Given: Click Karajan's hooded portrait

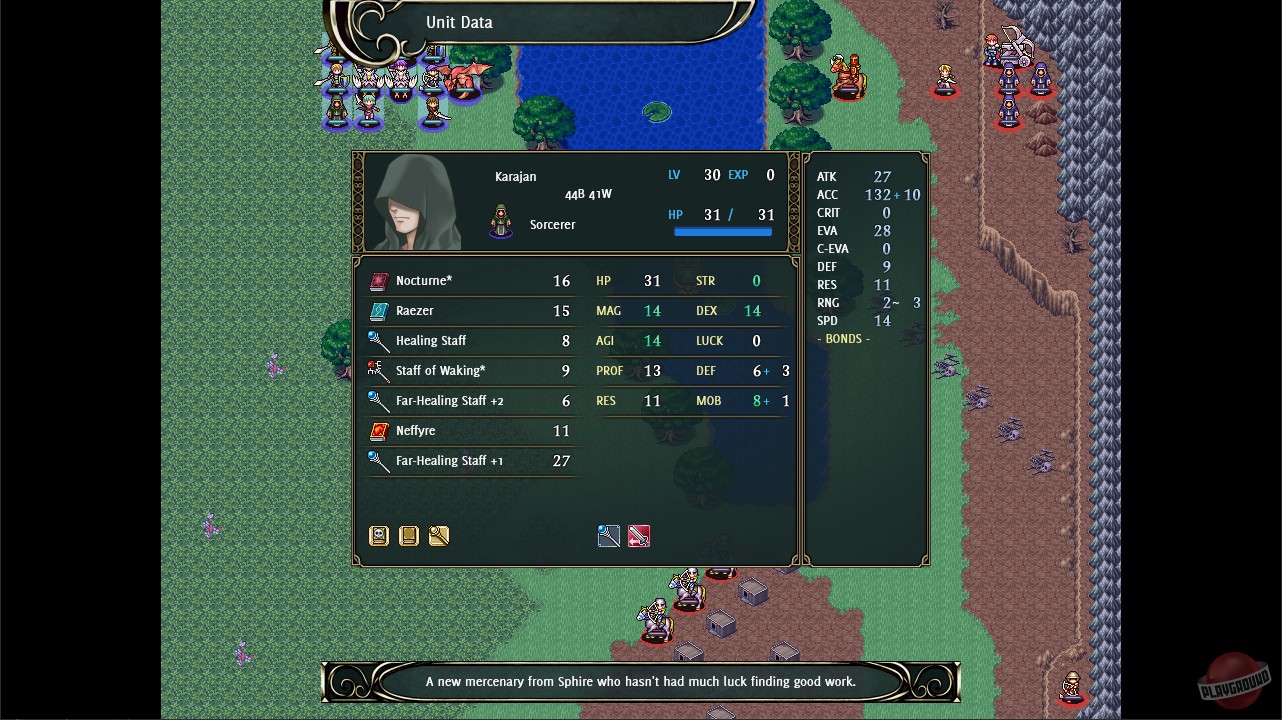Looking at the screenshot, I should 414,201.
